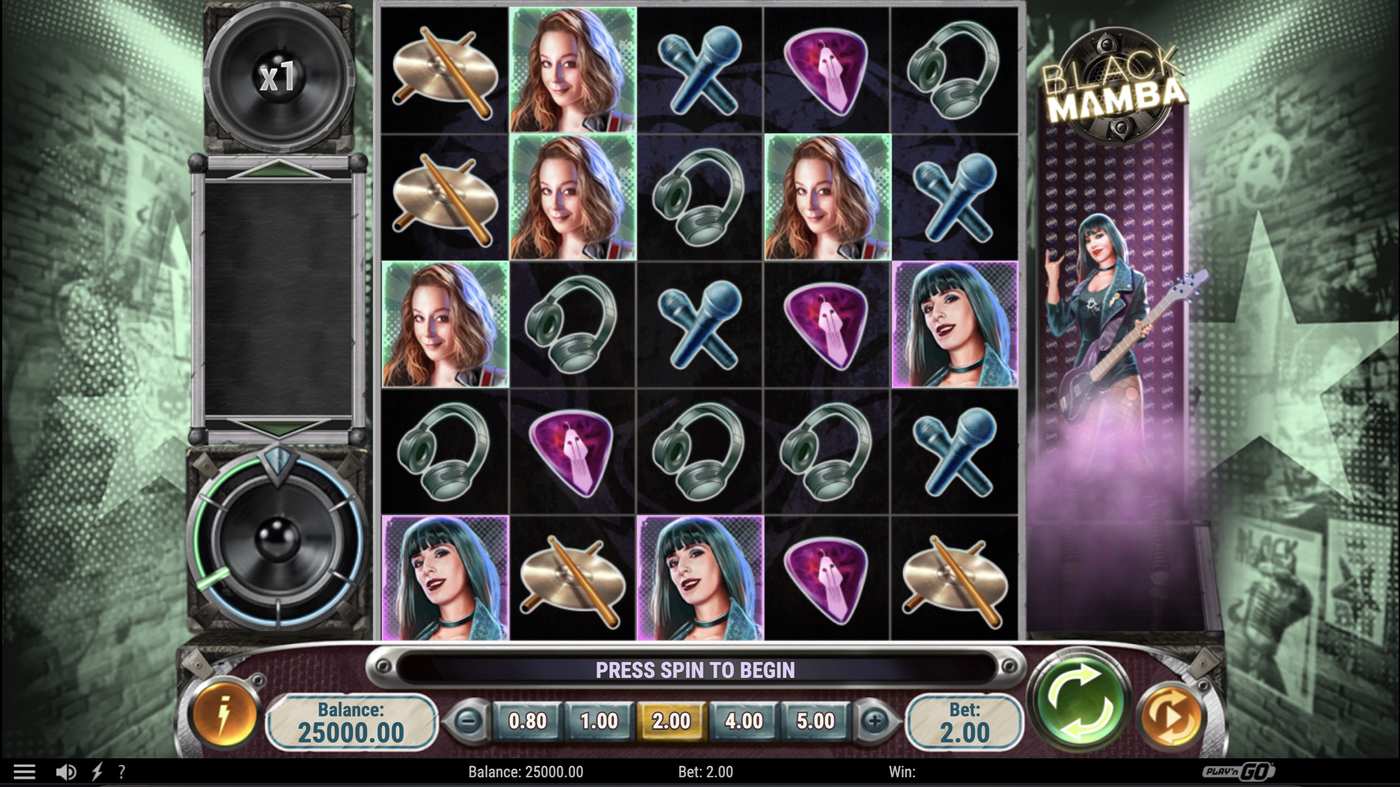Increase bet with the plus button
1400x787 pixels.
click(x=877, y=718)
